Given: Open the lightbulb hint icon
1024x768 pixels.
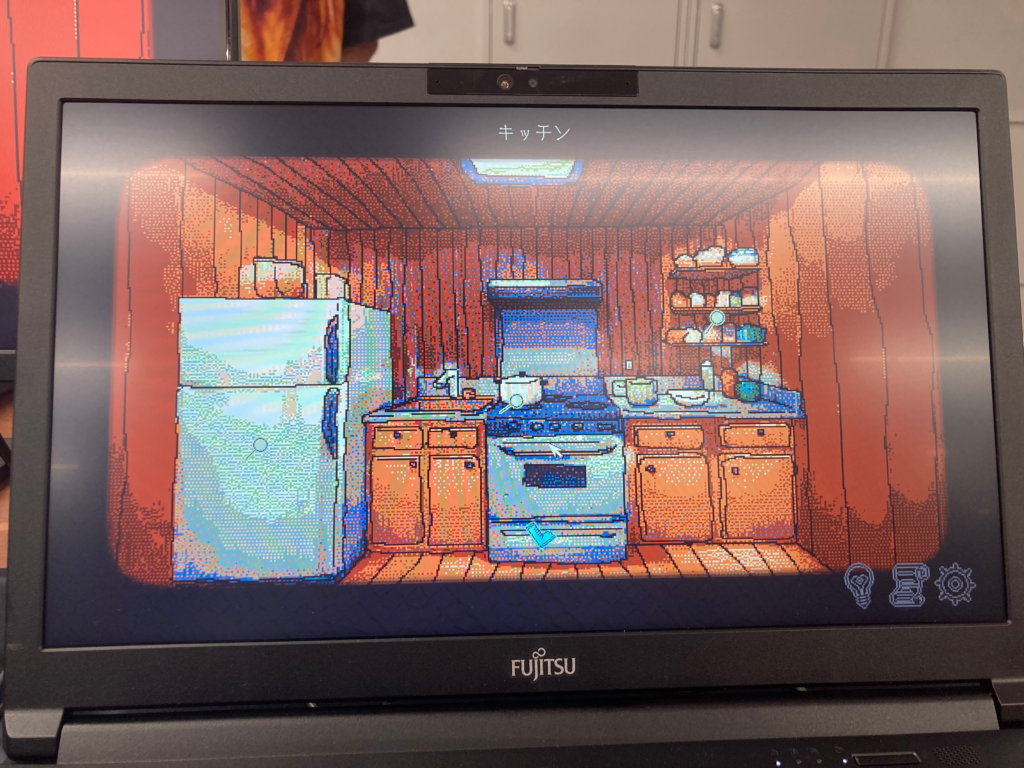Looking at the screenshot, I should pos(860,584).
